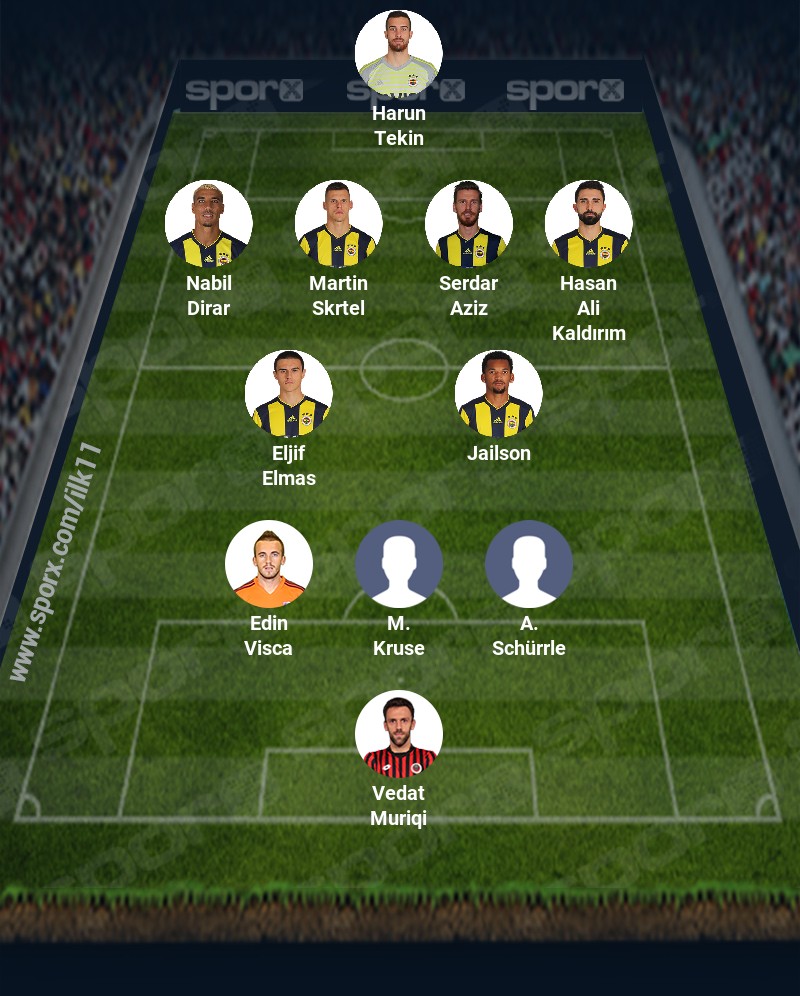Choose Jailson's player portrait
This screenshot has height=996, width=800.
tap(499, 394)
